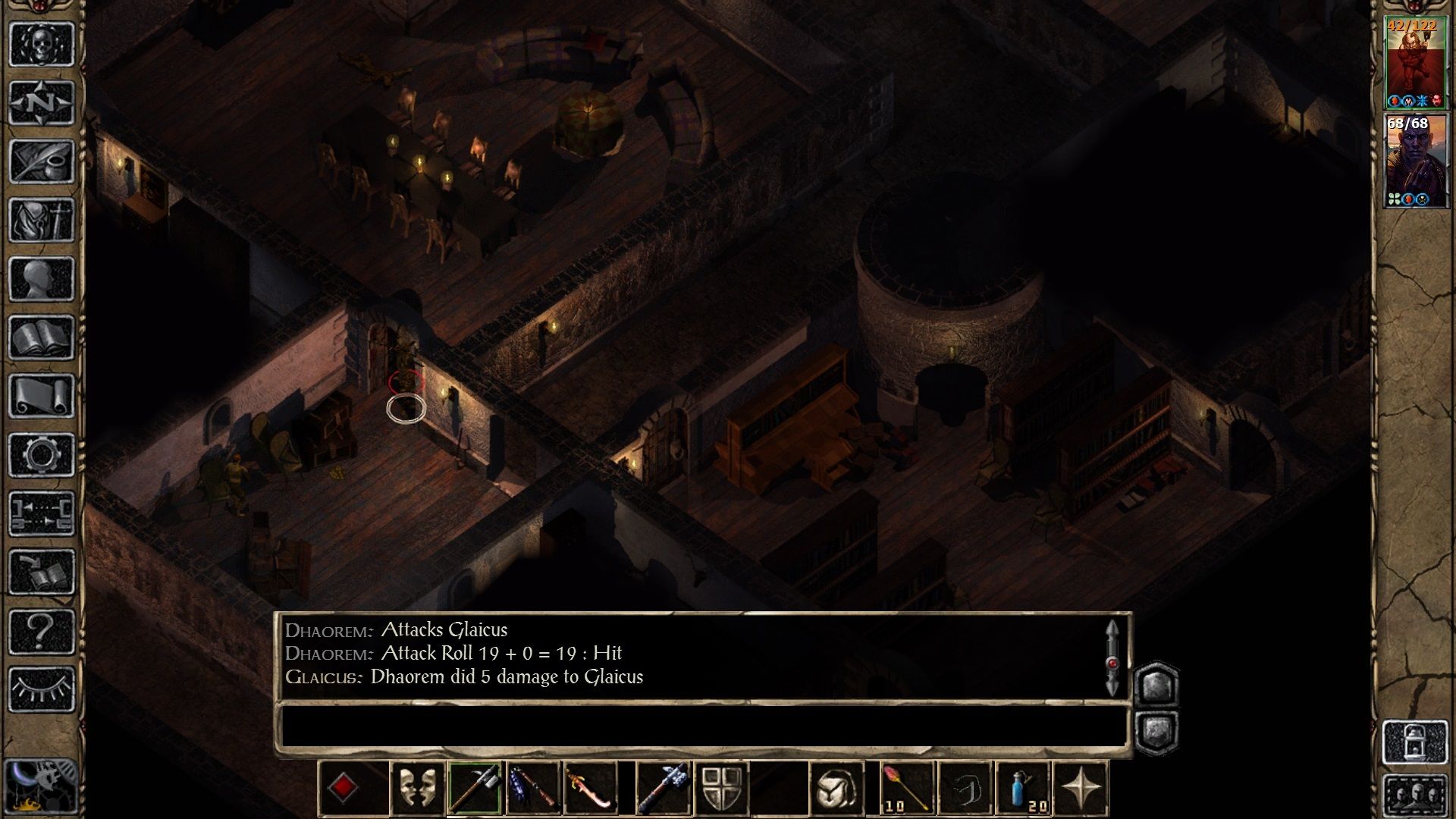1456x819 pixels.
Task: Open the gear options menu
Action: tap(42, 455)
